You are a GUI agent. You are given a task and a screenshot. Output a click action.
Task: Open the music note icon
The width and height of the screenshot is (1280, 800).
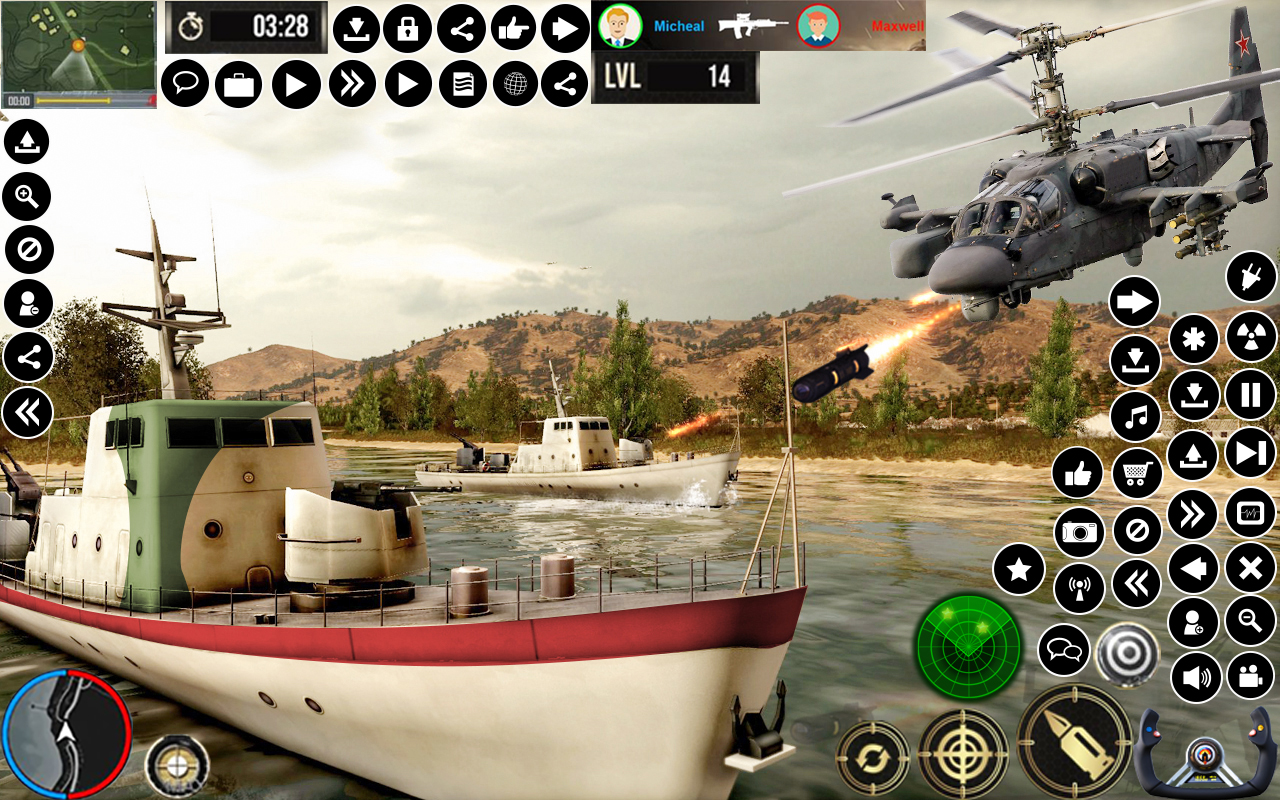1135,417
